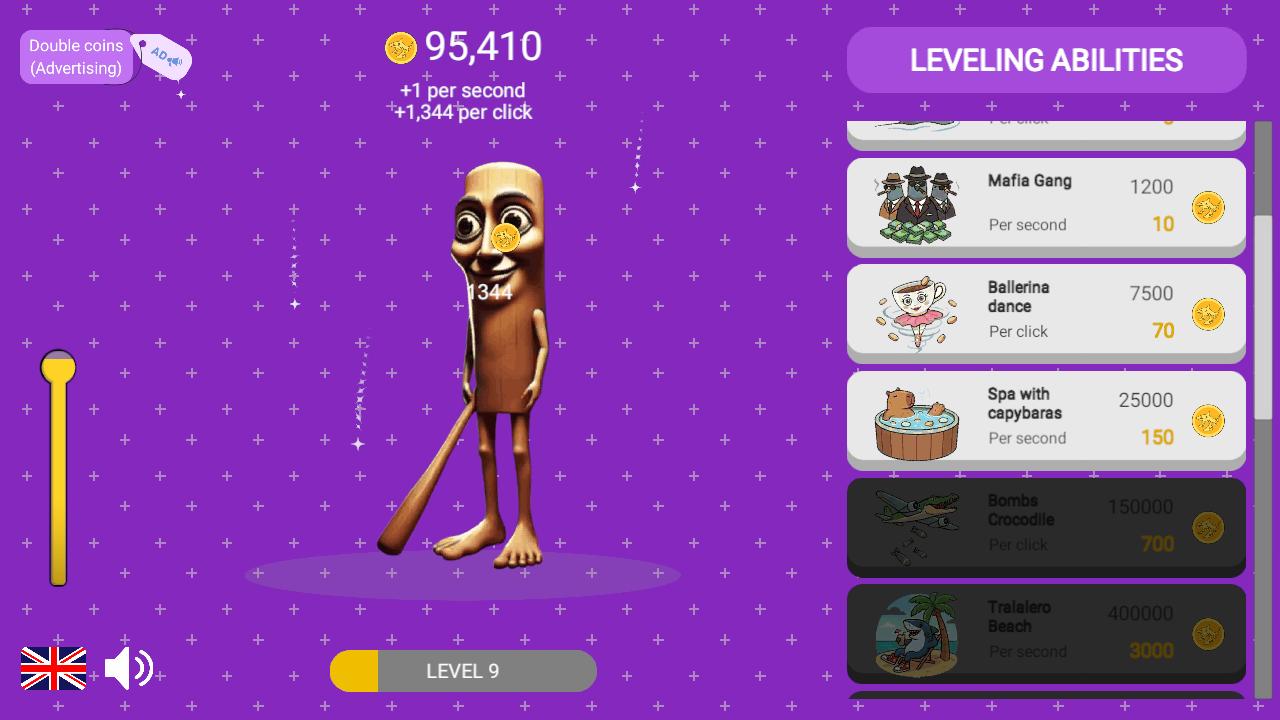Select the Spa with capybaras icon
Screen dimensions: 1280x720
(x=913, y=418)
